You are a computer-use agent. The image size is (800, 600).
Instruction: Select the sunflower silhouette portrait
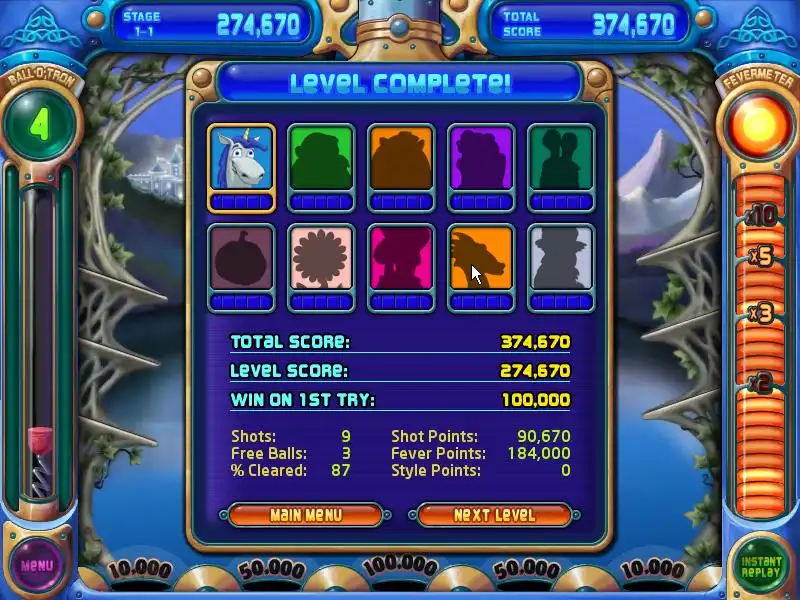(321, 258)
